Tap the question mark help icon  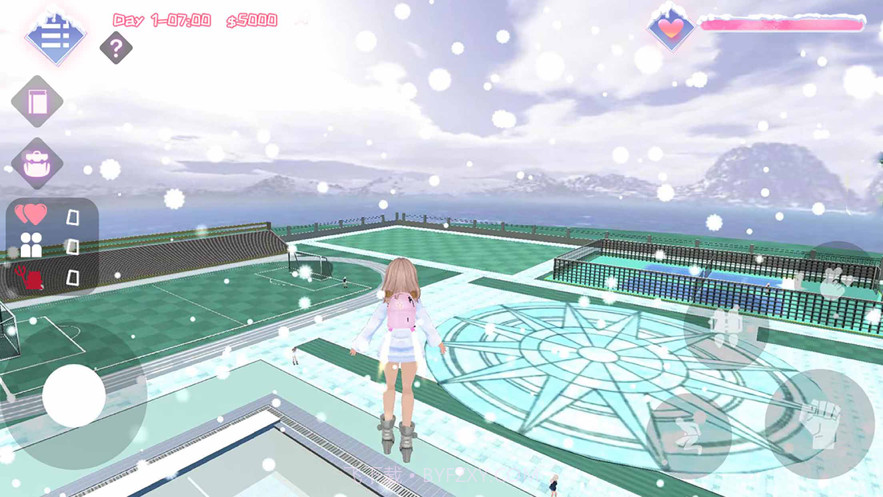coord(116,47)
